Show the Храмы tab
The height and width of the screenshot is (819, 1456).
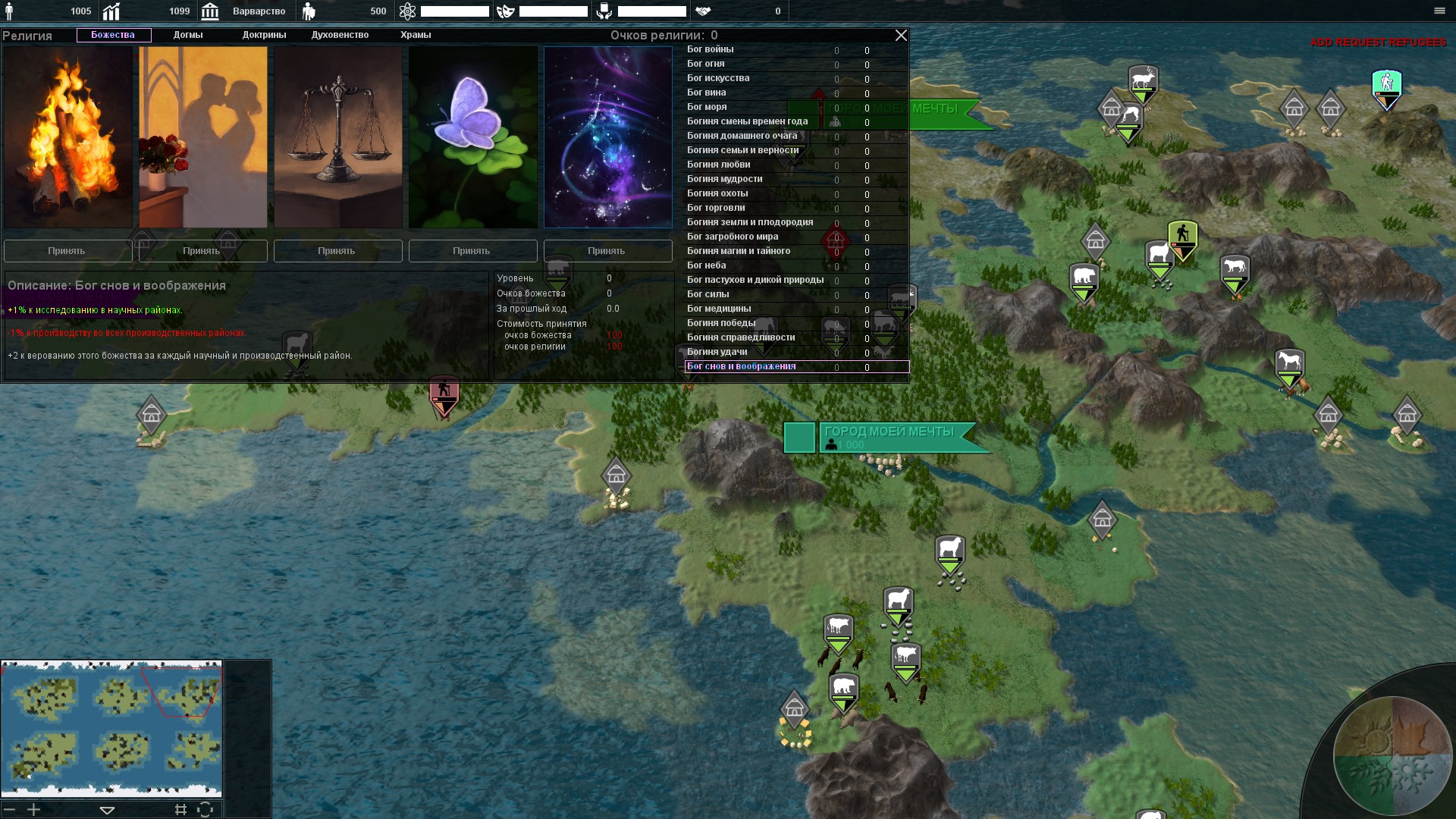[416, 35]
